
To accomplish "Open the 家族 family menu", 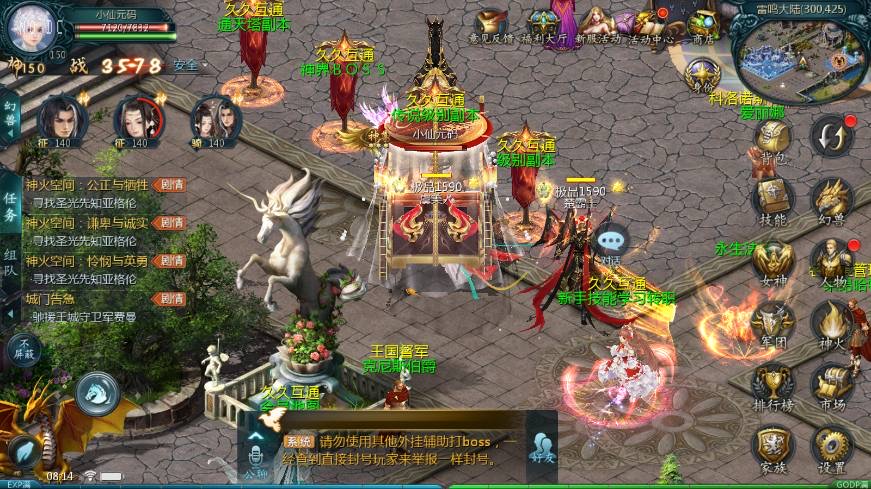I will click(773, 446).
